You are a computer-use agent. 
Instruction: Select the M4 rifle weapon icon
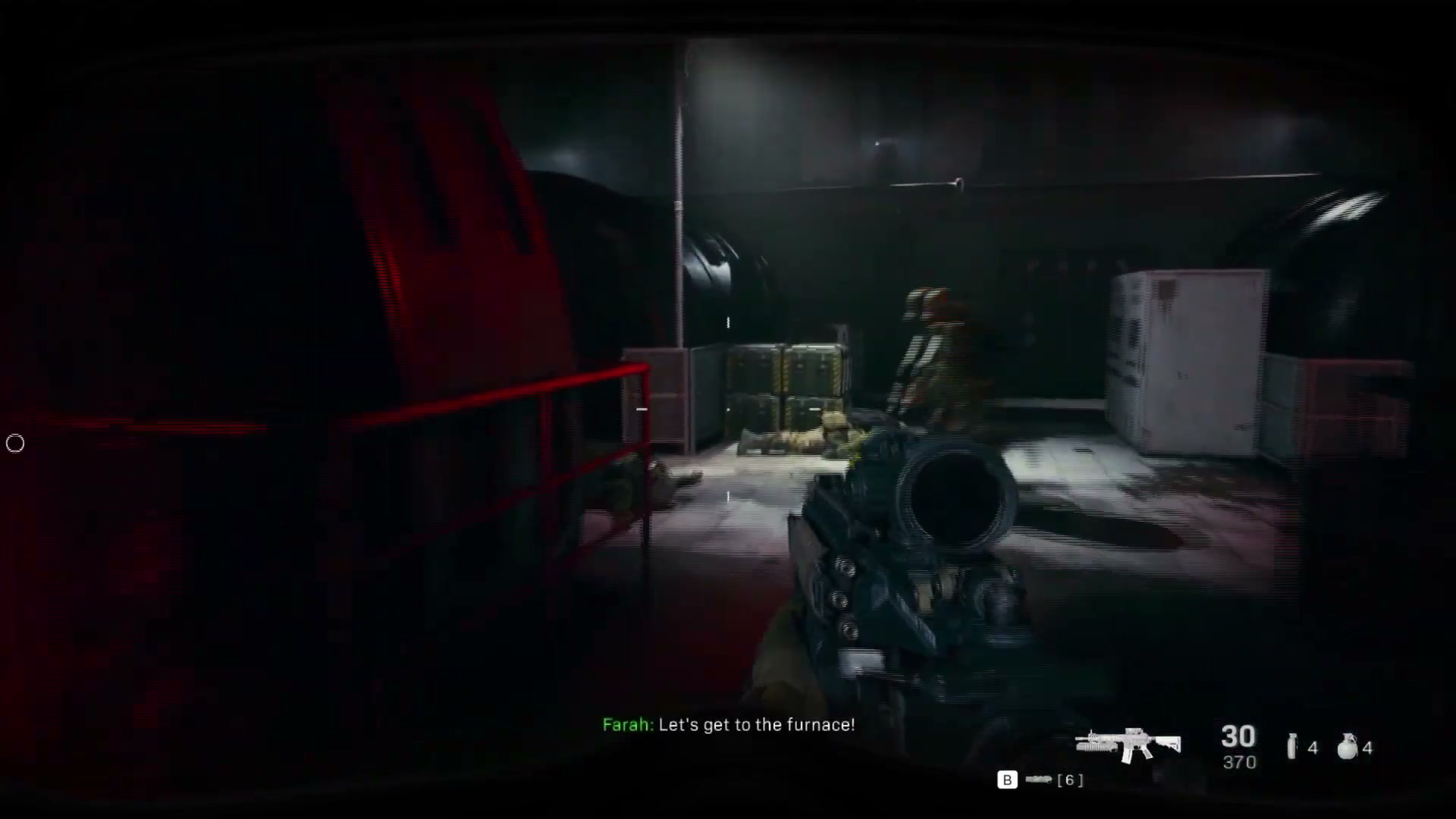click(x=1128, y=742)
